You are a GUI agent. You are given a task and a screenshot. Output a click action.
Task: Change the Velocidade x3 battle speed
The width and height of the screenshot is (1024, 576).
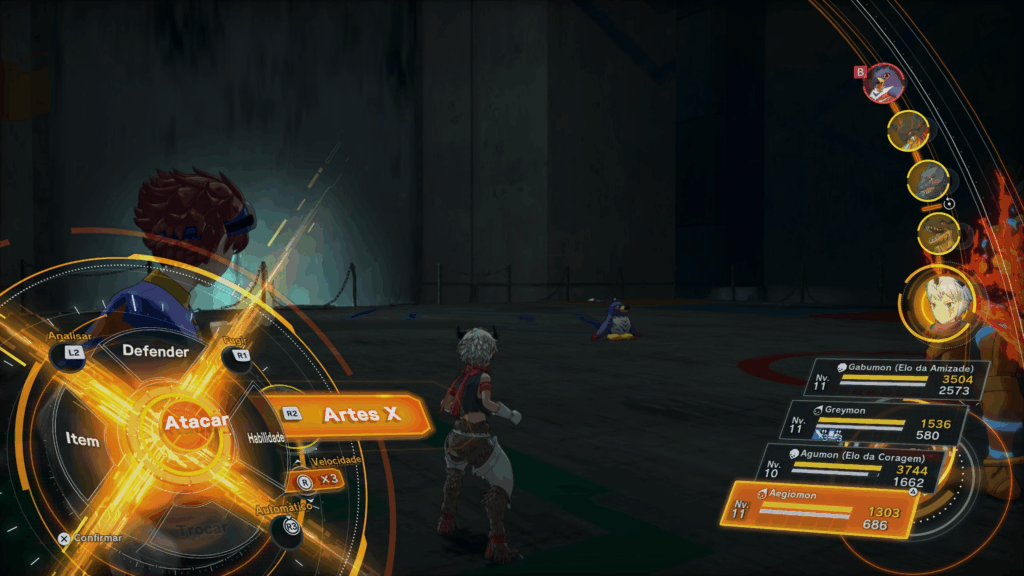pyautogui.click(x=318, y=480)
